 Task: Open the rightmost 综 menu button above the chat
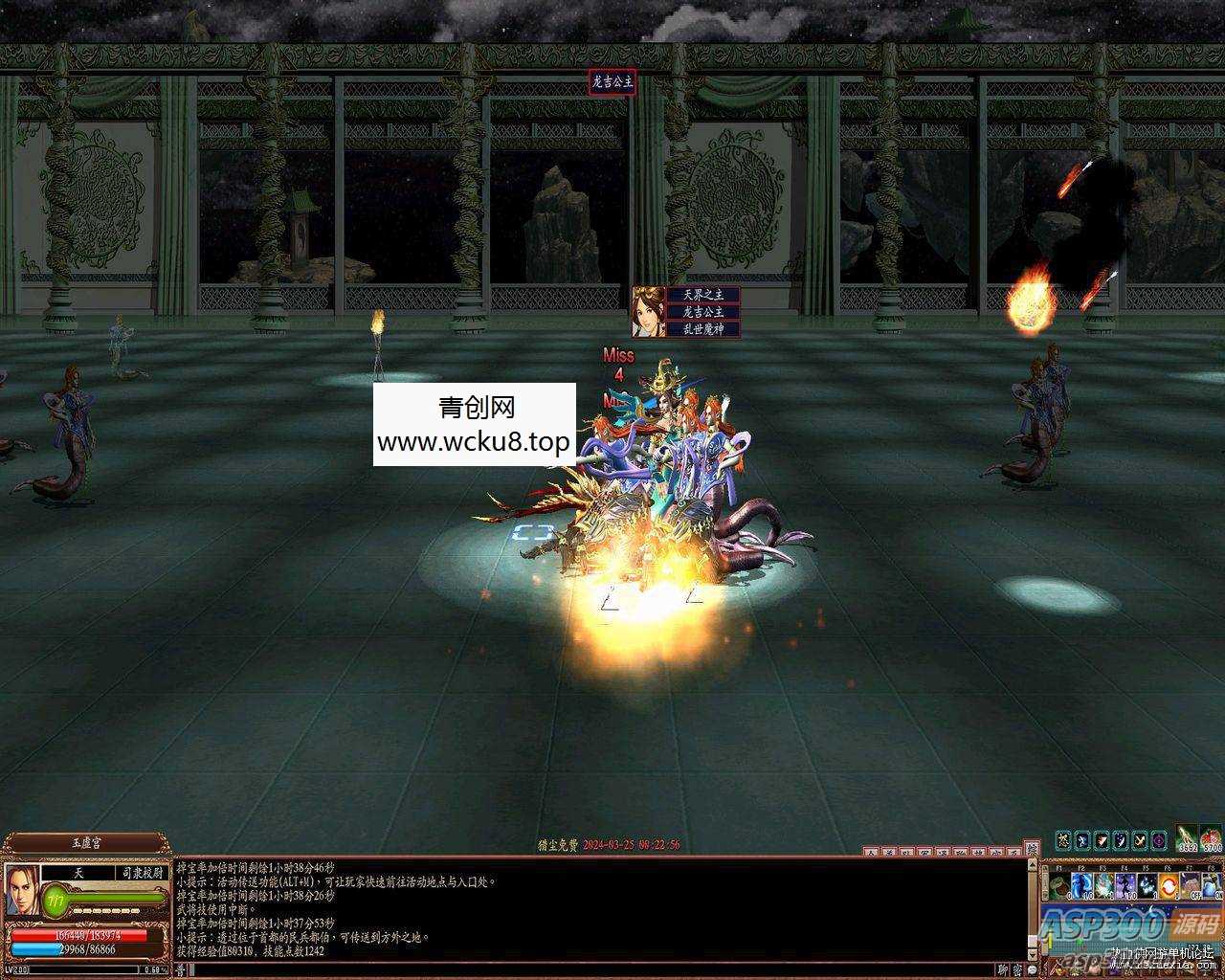tap(1032, 848)
